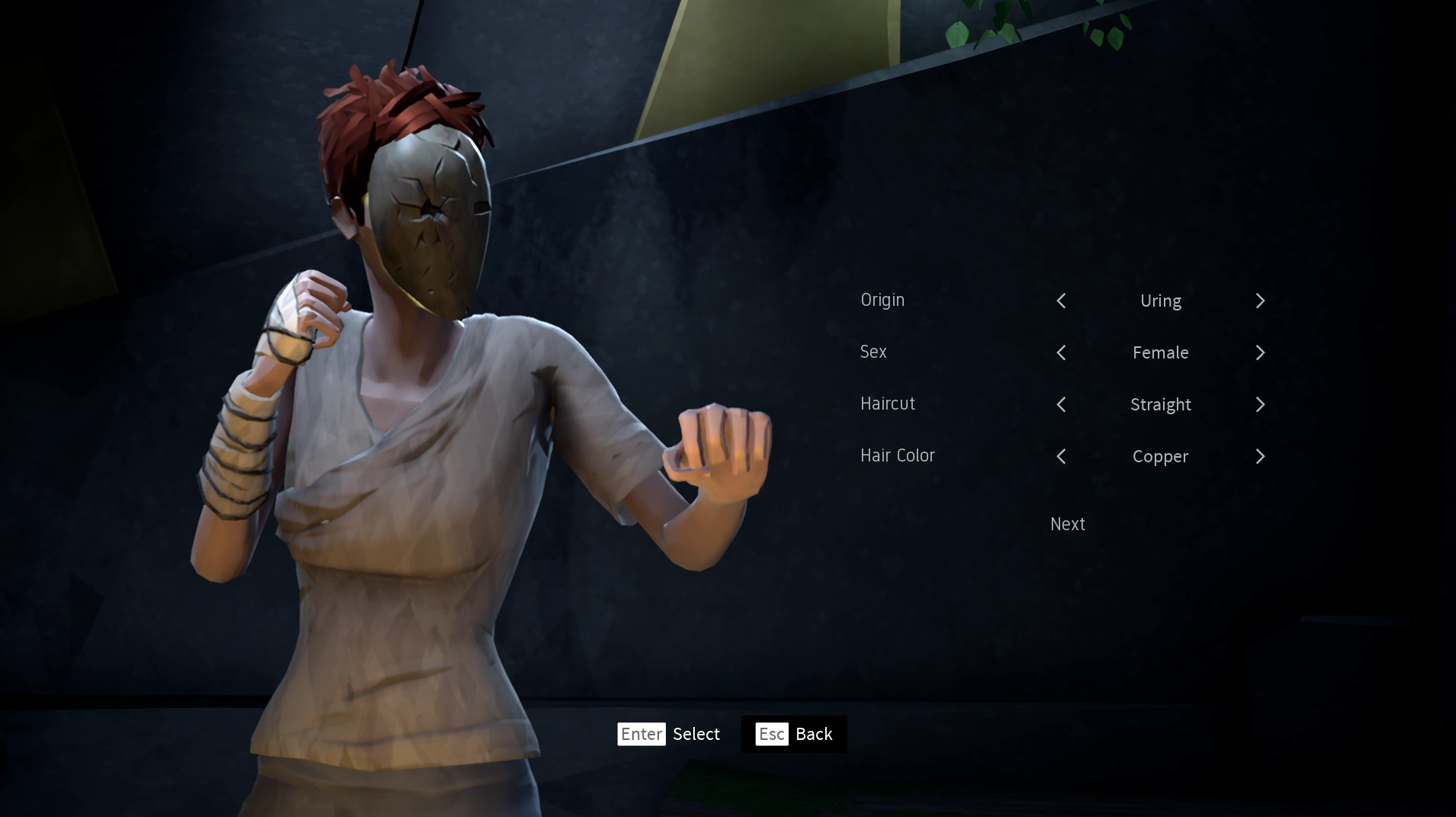Click the Straight haircut value
Viewport: 1456px width, 817px height.
[x=1160, y=404]
